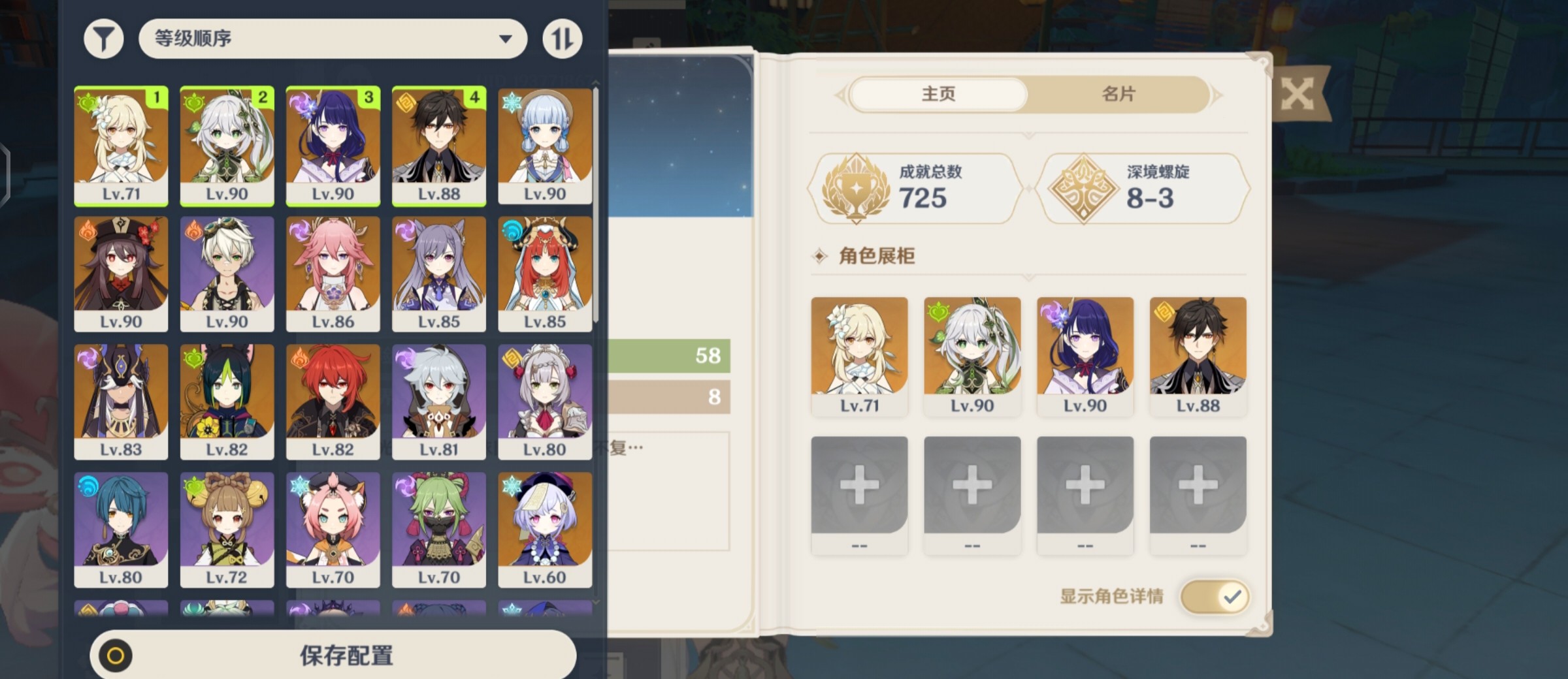This screenshot has height=679, width=1568.
Task: Select the Lv.71 showcase thumbnail
Action: click(860, 356)
